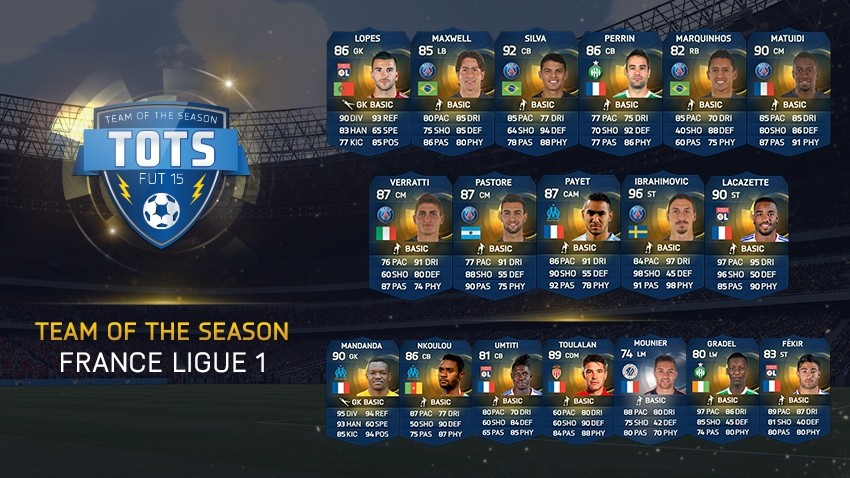Choose the Lacazette striker card
The image size is (850, 478).
pos(746,234)
